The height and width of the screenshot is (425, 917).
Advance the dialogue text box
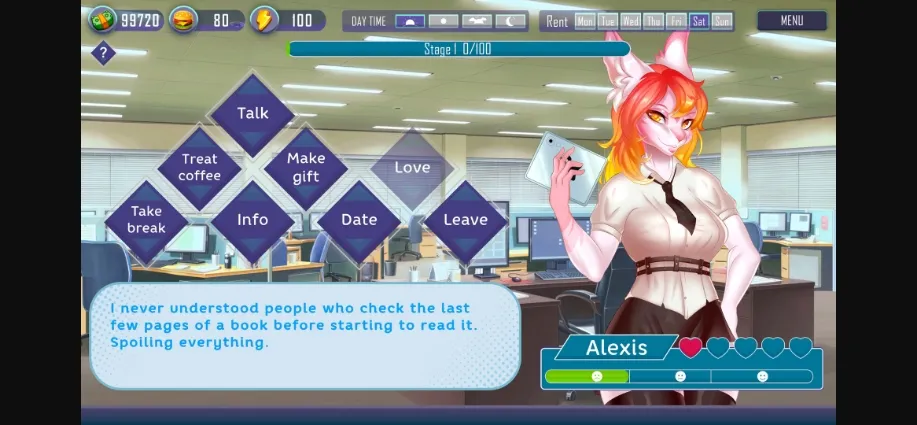click(x=304, y=335)
